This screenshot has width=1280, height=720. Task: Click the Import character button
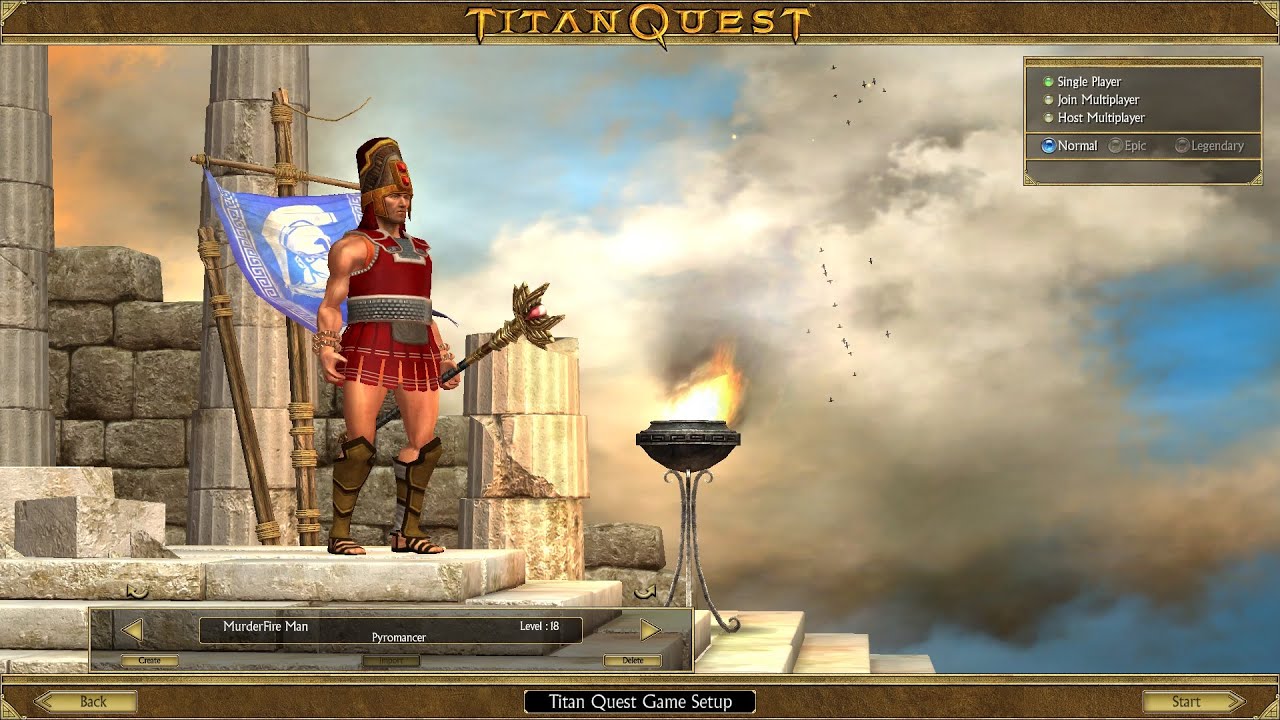pyautogui.click(x=391, y=660)
